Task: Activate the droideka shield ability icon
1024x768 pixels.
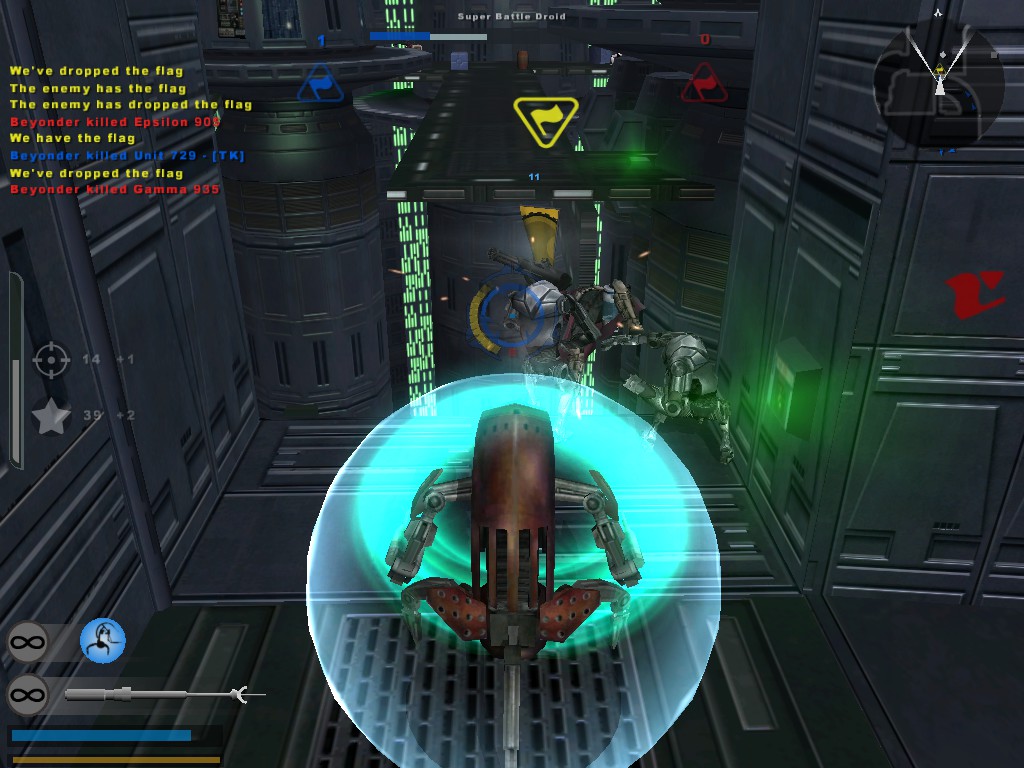Action: pos(102,640)
